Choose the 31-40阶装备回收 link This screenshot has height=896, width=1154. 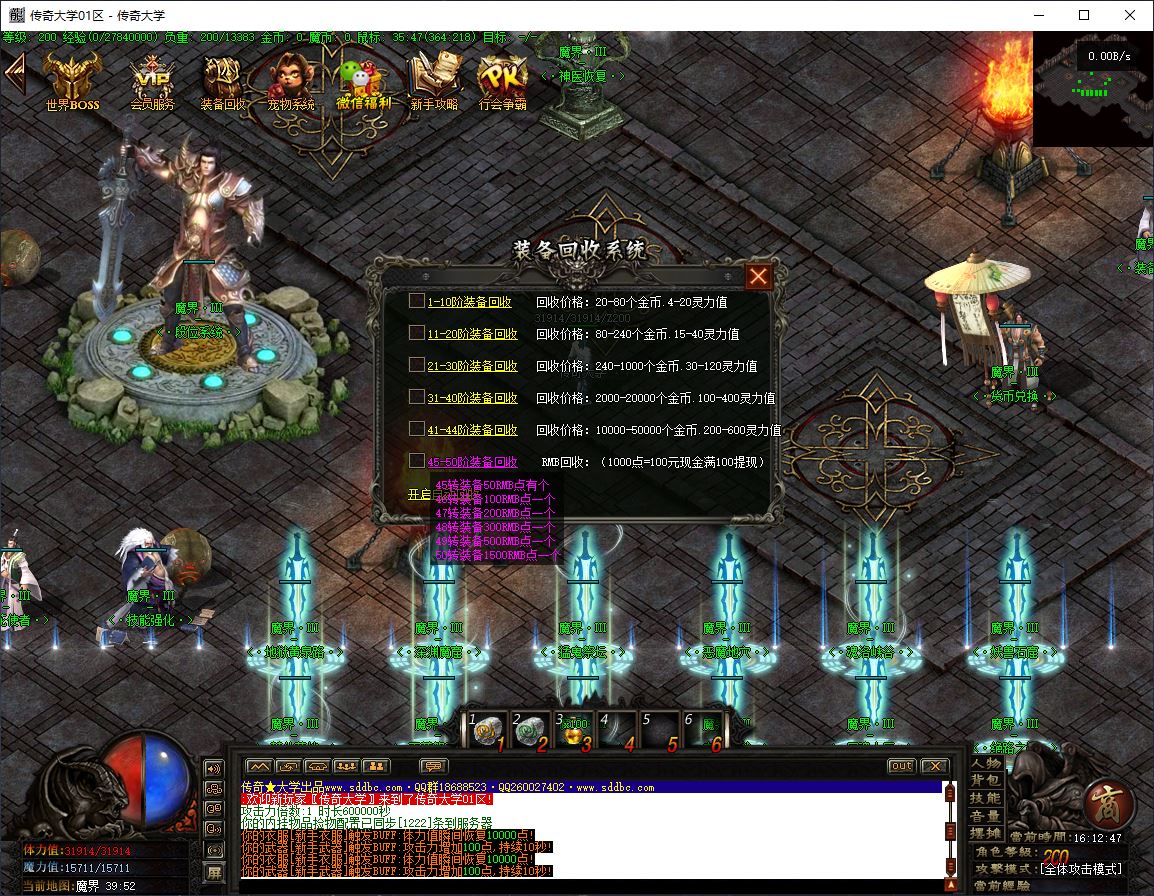pos(472,398)
